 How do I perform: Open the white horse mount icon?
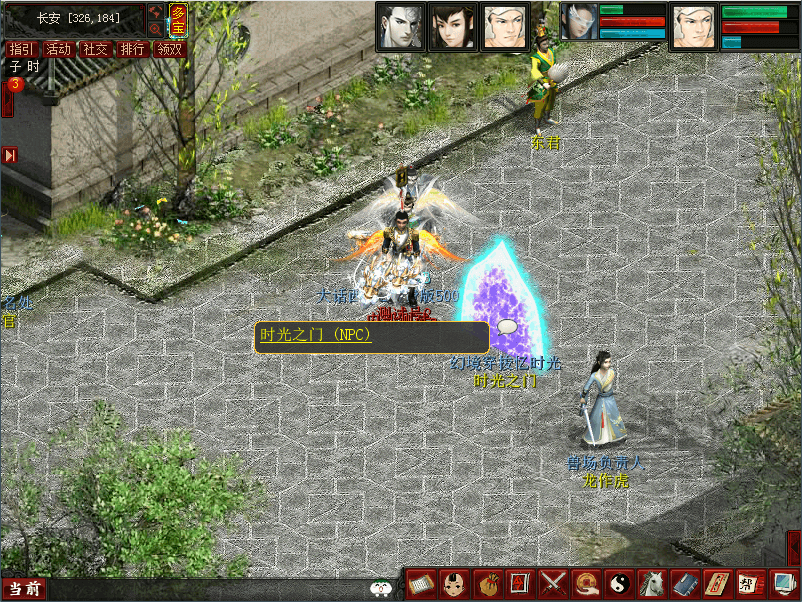(652, 583)
